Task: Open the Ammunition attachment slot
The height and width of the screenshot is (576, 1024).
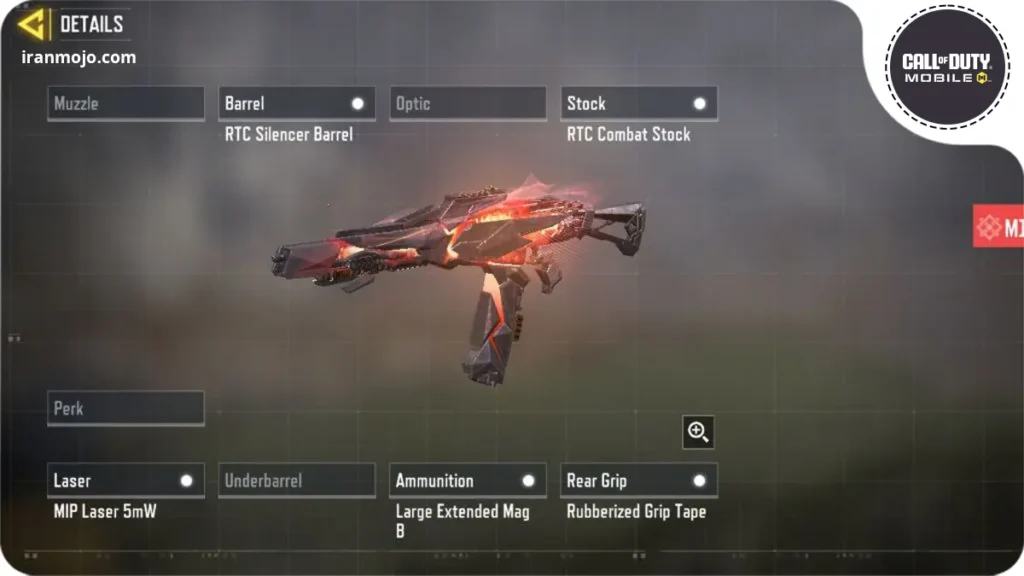Action: (468, 481)
